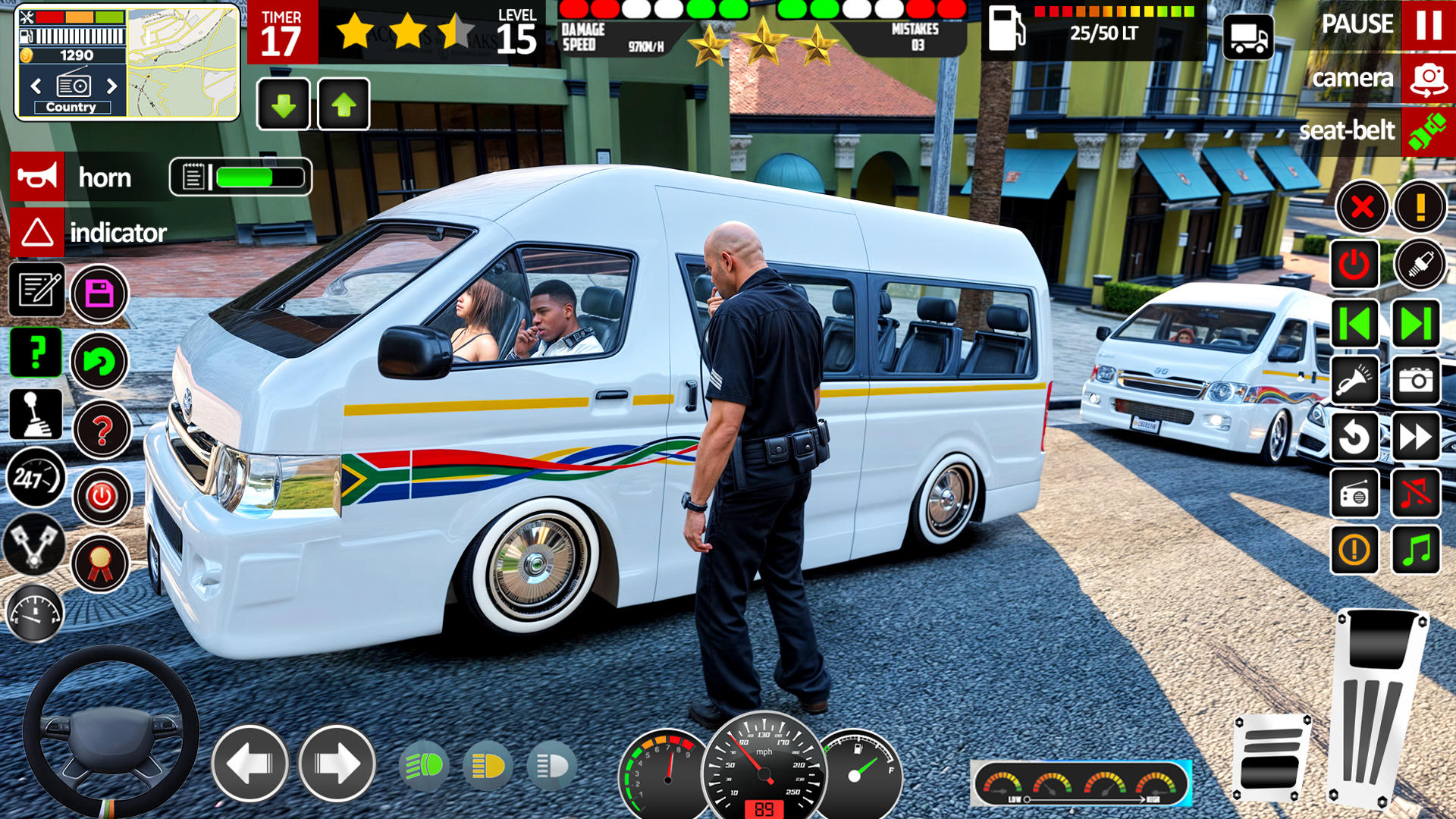Toggle the green high-beam headlights
This screenshot has width=1456, height=819.
click(x=423, y=766)
